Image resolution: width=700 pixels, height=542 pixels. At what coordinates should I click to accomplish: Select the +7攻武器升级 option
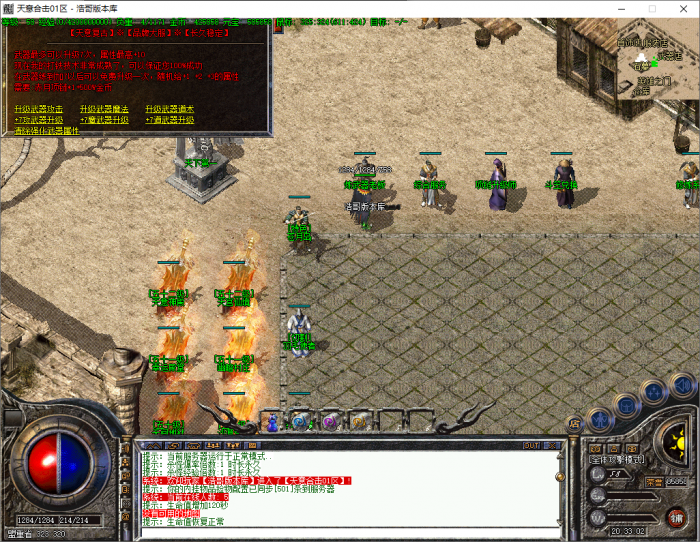(x=39, y=119)
